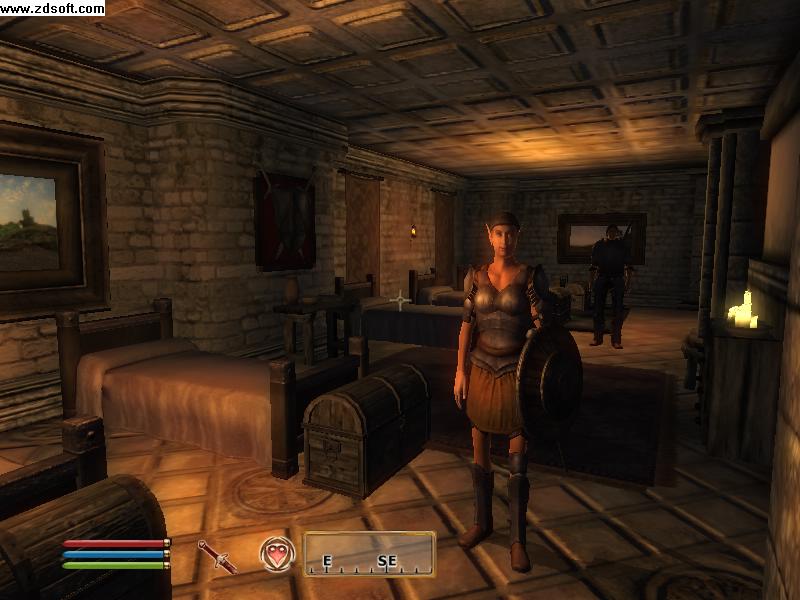Click the compass direction bar
Viewport: 800px width, 600px height.
point(369,554)
